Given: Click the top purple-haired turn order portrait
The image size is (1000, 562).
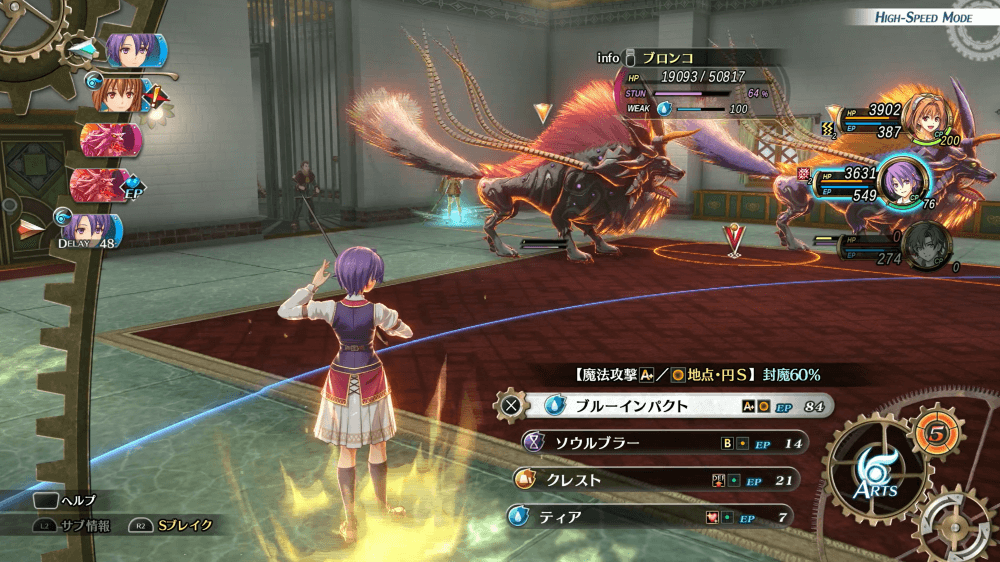Looking at the screenshot, I should pos(127,49).
